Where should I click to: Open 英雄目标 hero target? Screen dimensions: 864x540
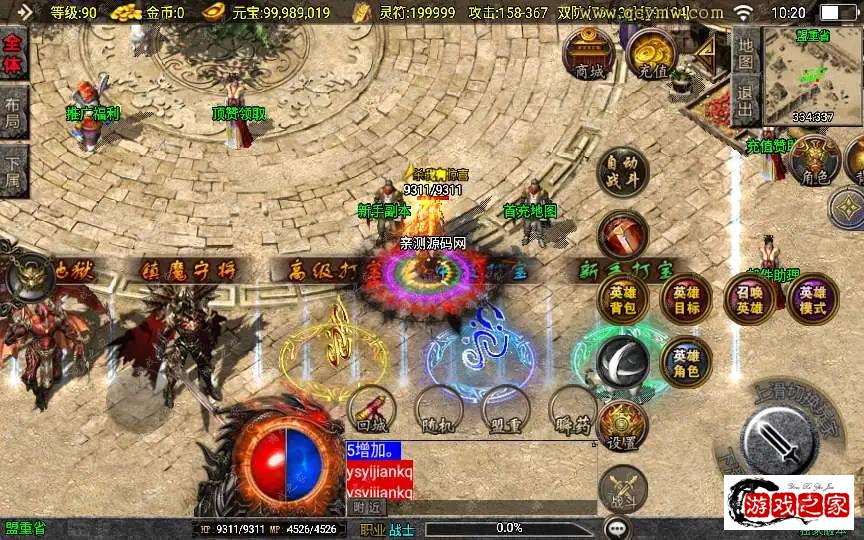(686, 299)
